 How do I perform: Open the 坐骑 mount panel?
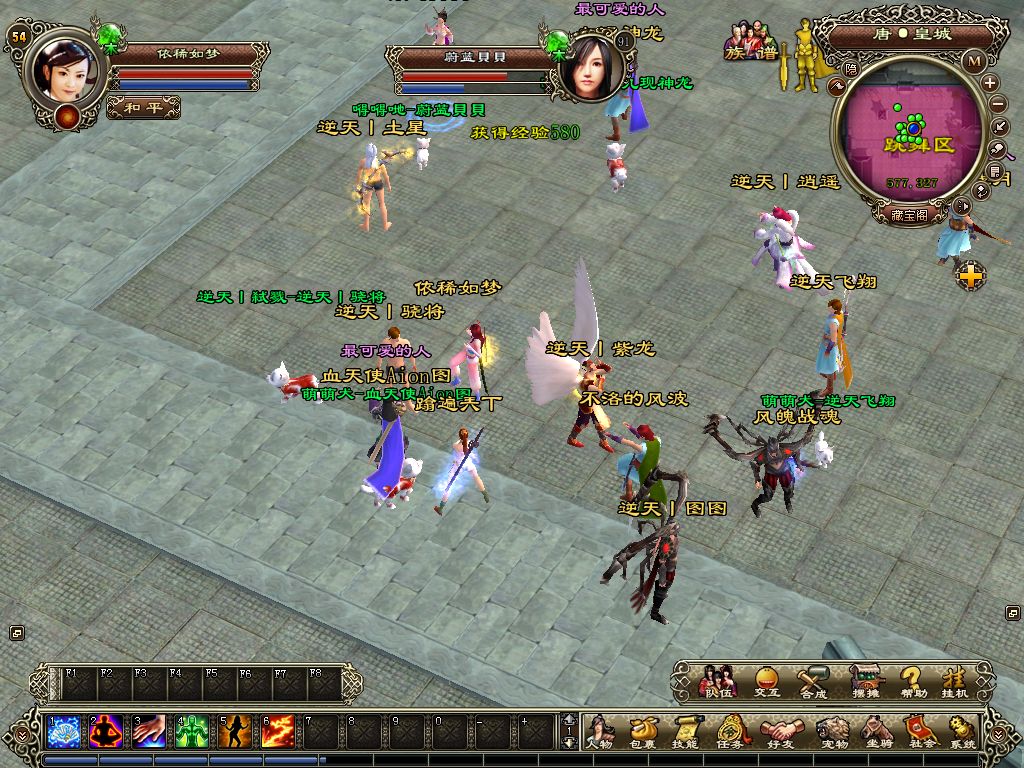pyautogui.click(x=877, y=731)
